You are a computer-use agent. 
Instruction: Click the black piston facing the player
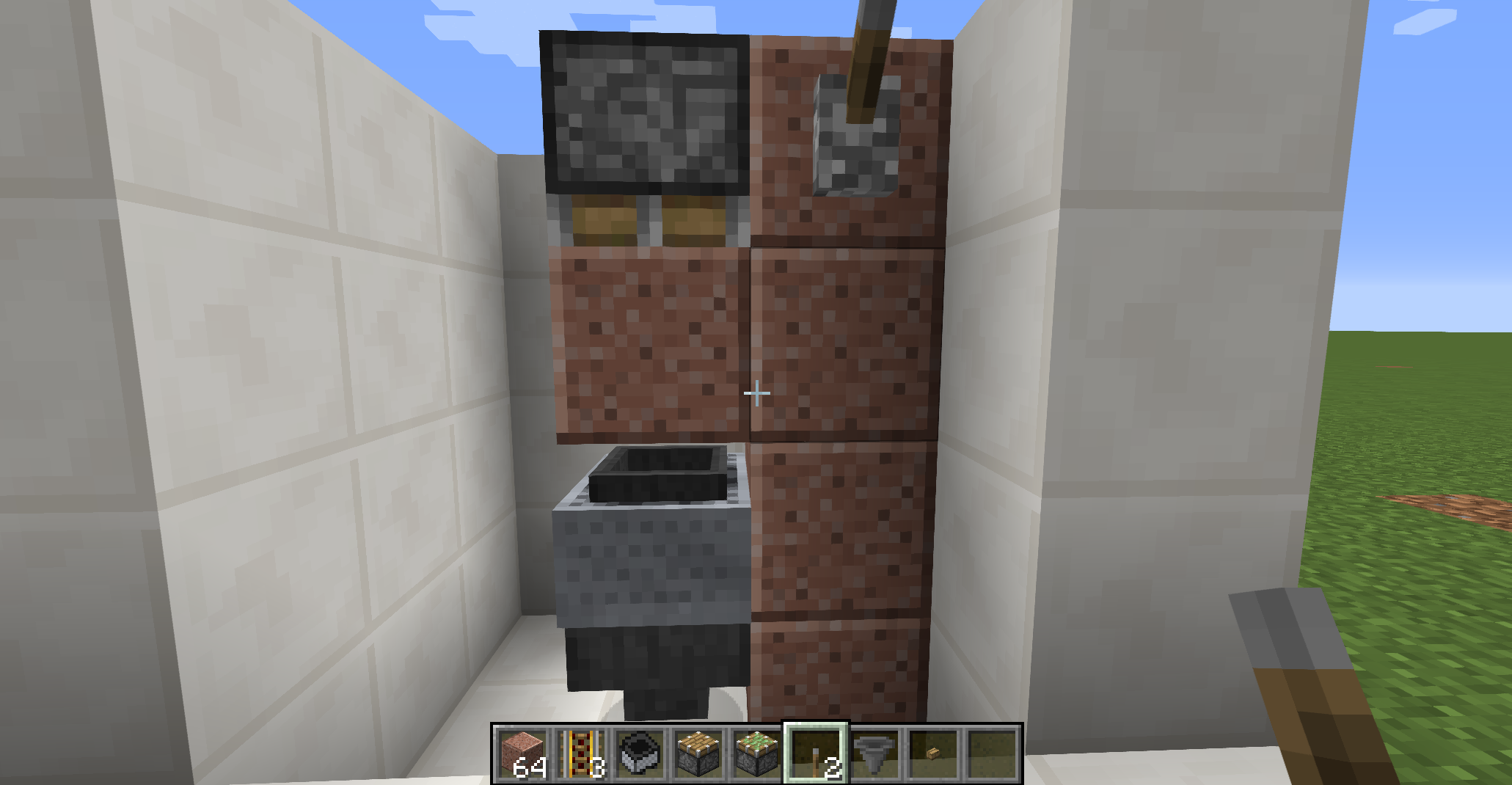646,110
